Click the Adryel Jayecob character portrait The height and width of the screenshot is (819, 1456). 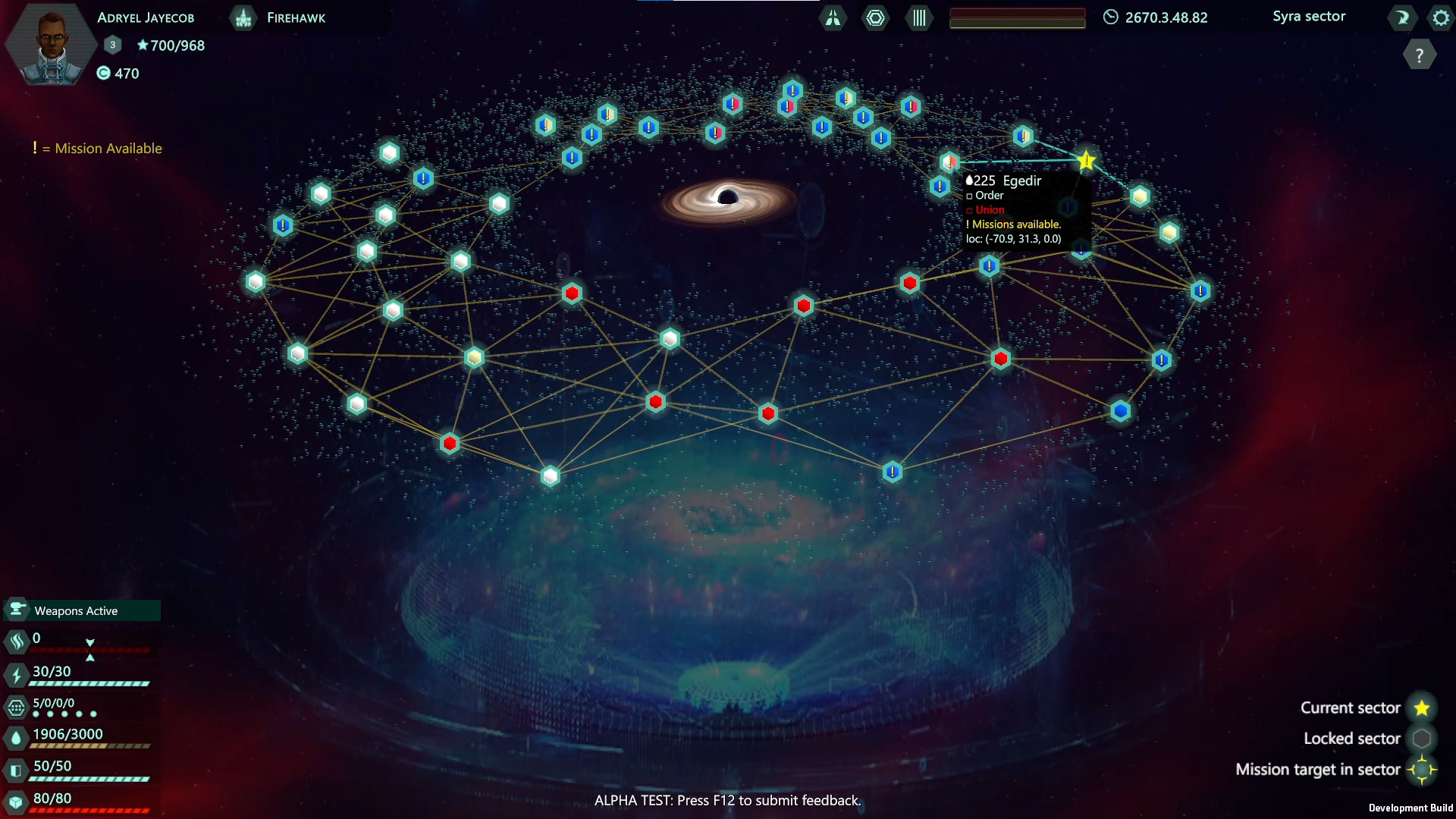point(50,43)
